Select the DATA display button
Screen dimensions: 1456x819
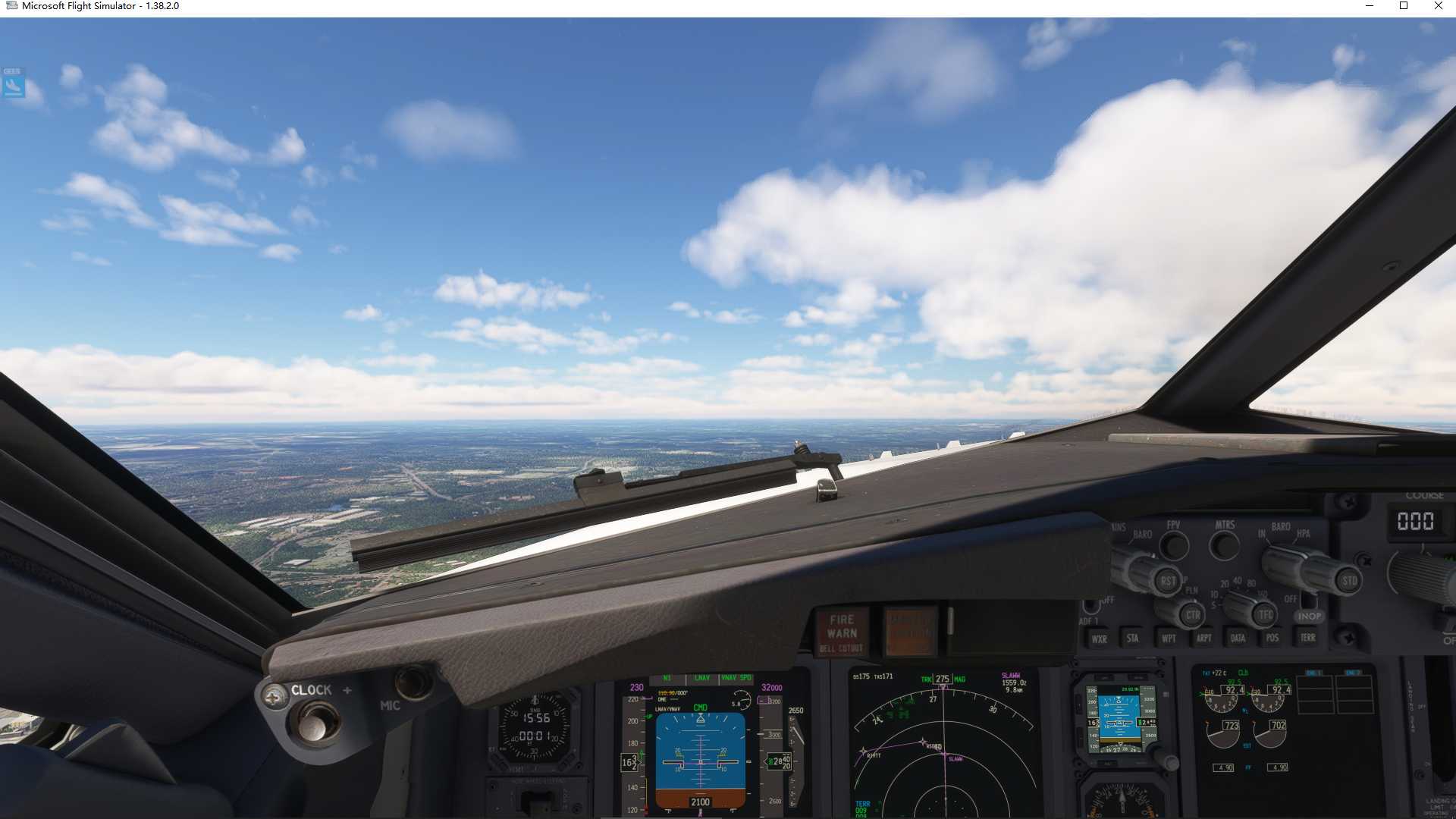1238,638
